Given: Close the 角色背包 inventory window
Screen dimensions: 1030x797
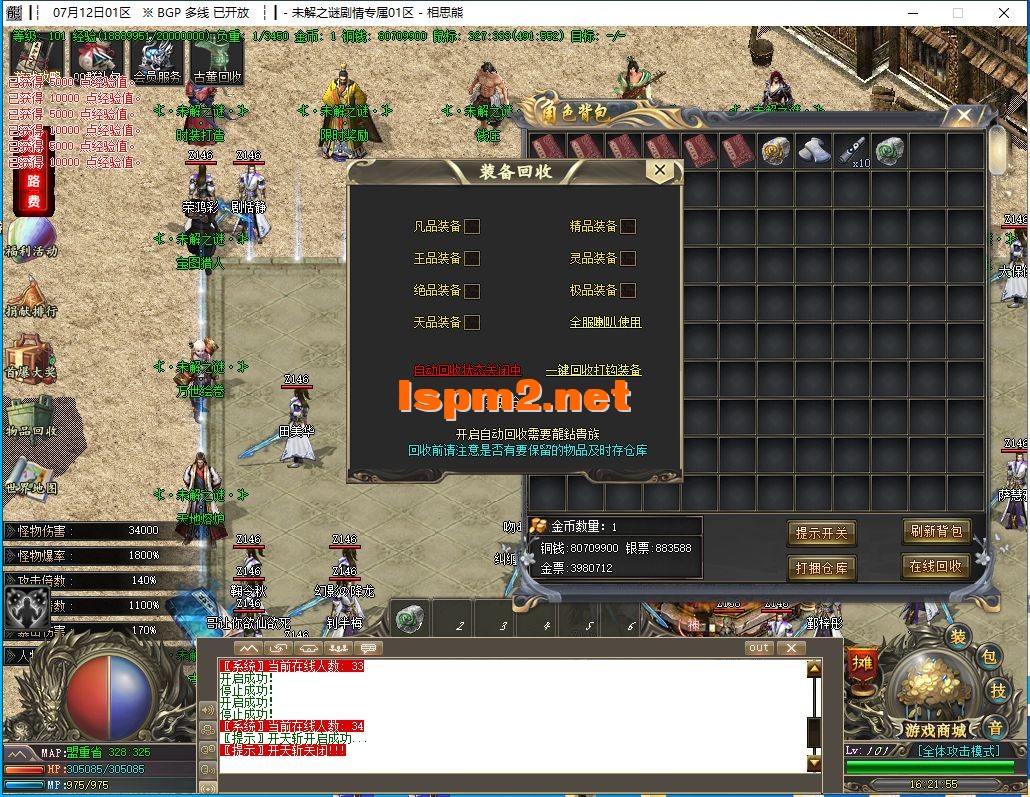Looking at the screenshot, I should [x=963, y=116].
